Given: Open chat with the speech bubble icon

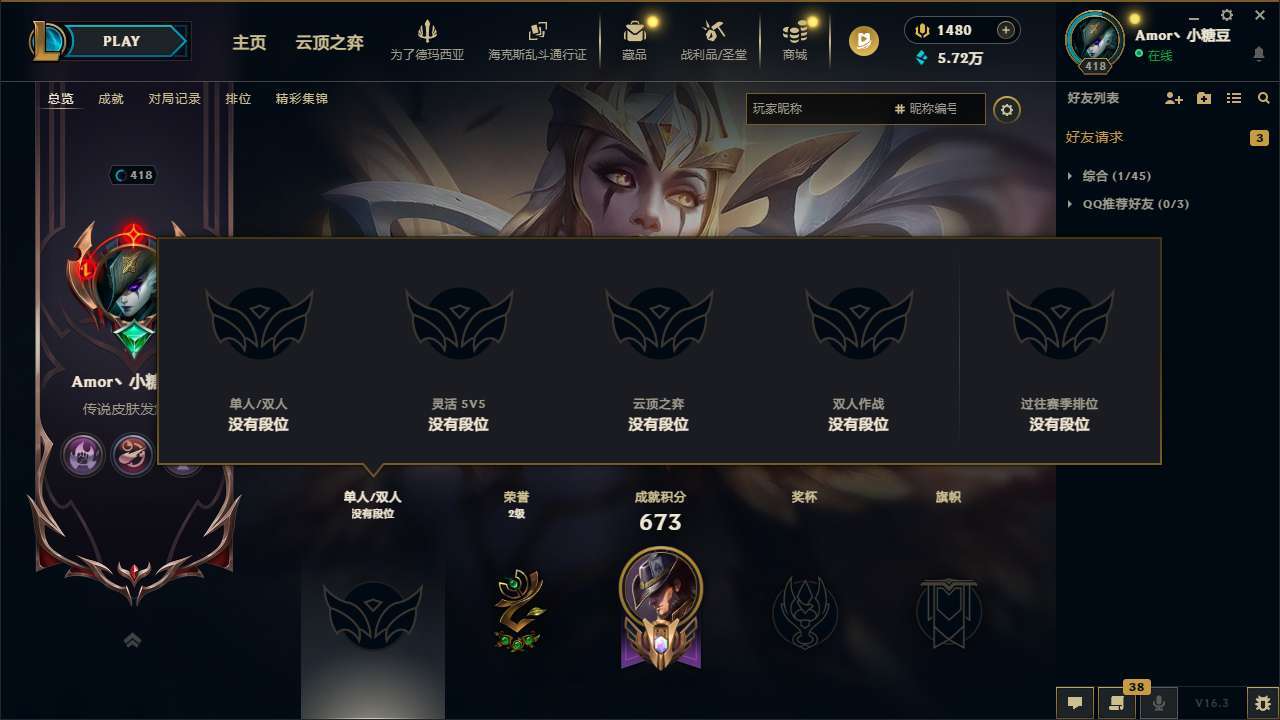Looking at the screenshot, I should [1074, 703].
